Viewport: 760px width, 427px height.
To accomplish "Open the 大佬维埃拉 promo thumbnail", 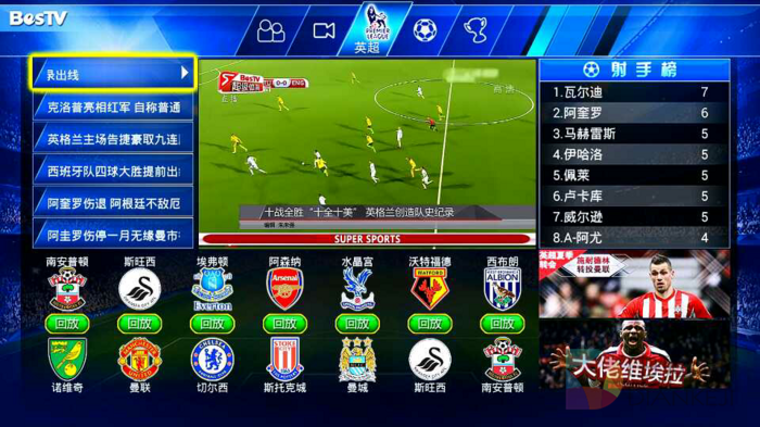I will (634, 362).
